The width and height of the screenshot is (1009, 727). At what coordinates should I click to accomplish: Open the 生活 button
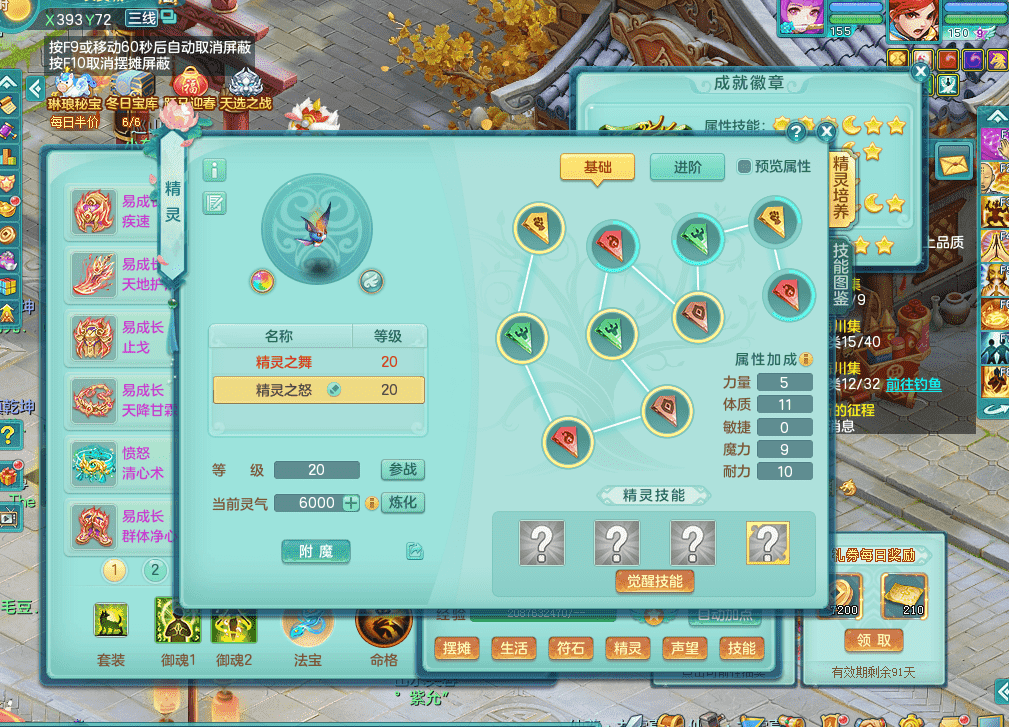513,648
